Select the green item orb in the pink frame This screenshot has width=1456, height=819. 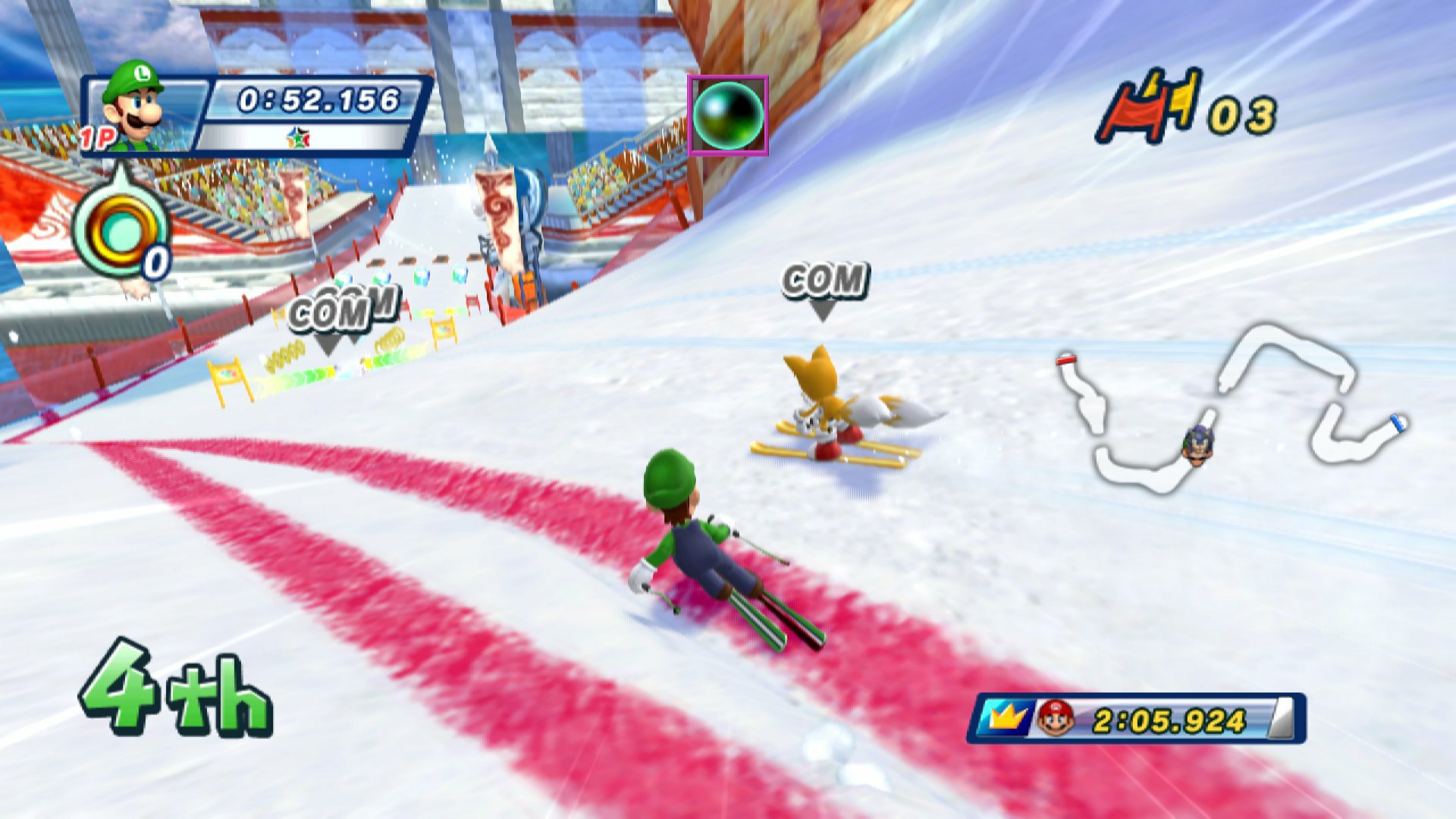[x=726, y=115]
